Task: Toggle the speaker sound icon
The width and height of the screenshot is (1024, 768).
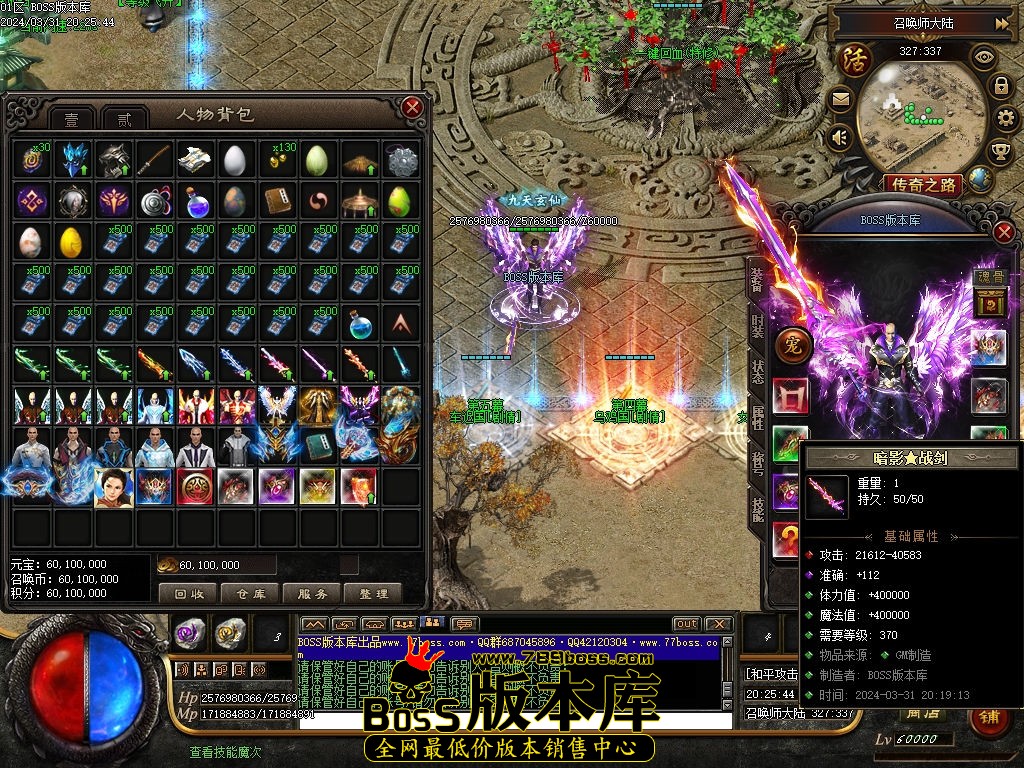Action: click(x=839, y=137)
